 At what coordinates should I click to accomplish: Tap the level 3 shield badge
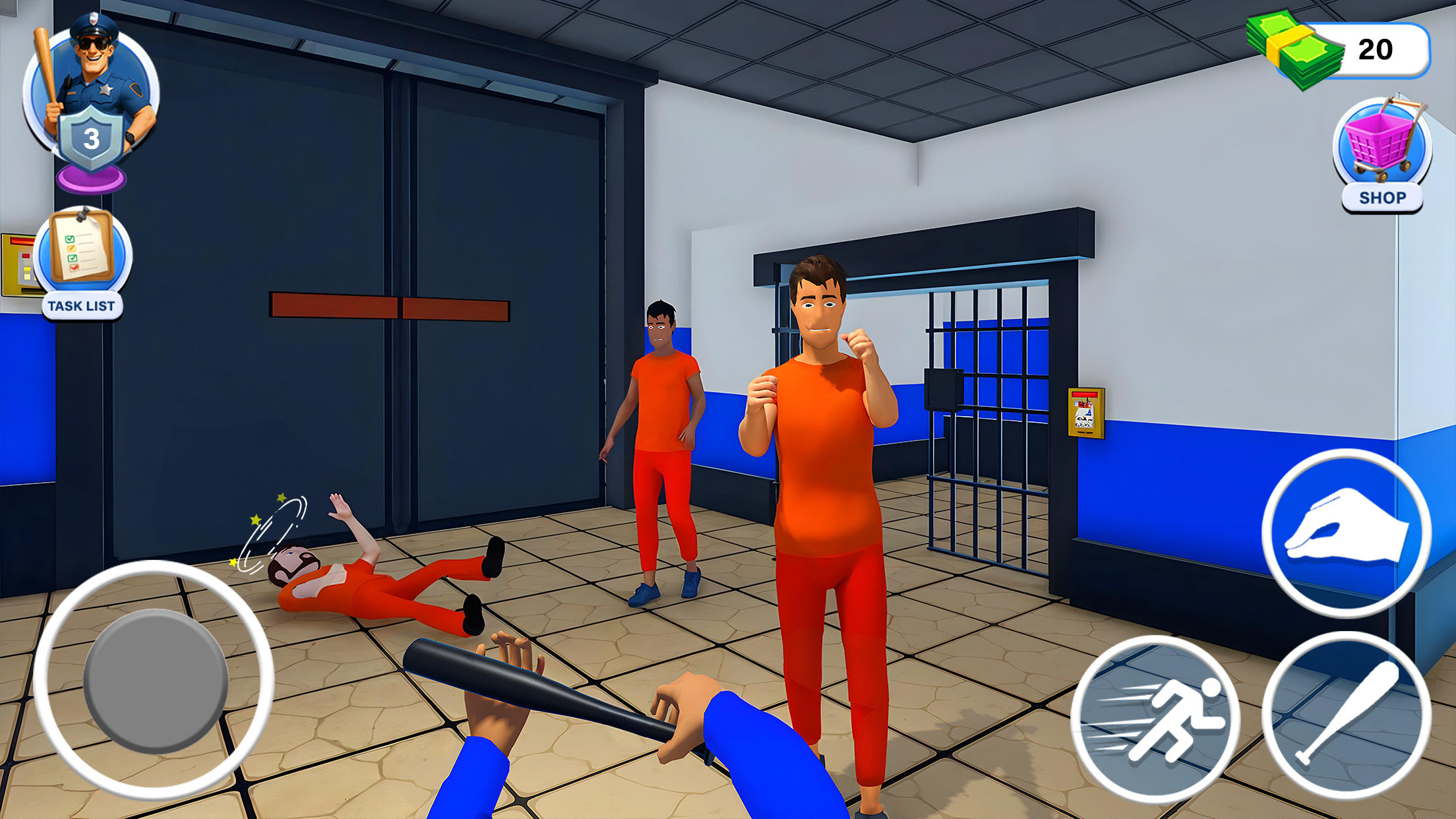[92, 135]
